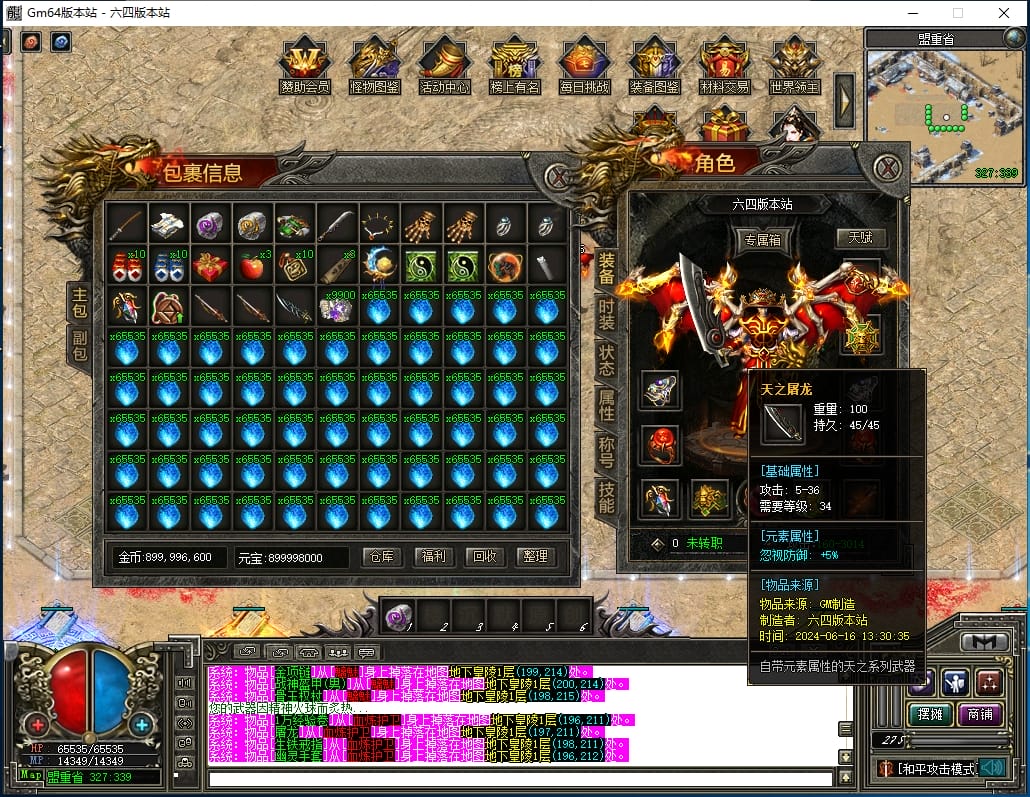Screen dimensions: 1030x797
Task: Open the 属性 attributes tab
Action: point(606,405)
